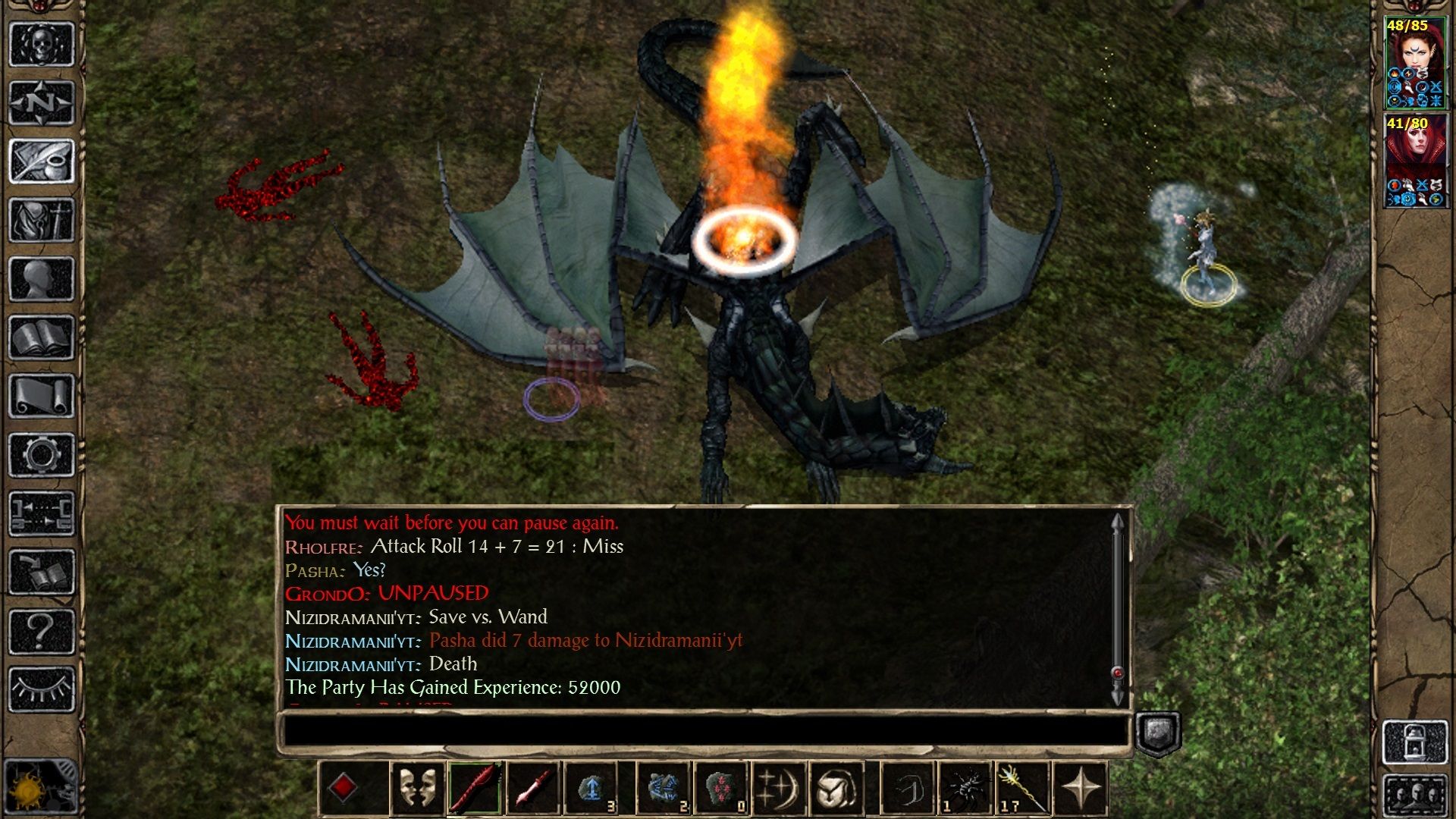The height and width of the screenshot is (819, 1456).
Task: Select all party members with the masks icon
Action: point(416,787)
